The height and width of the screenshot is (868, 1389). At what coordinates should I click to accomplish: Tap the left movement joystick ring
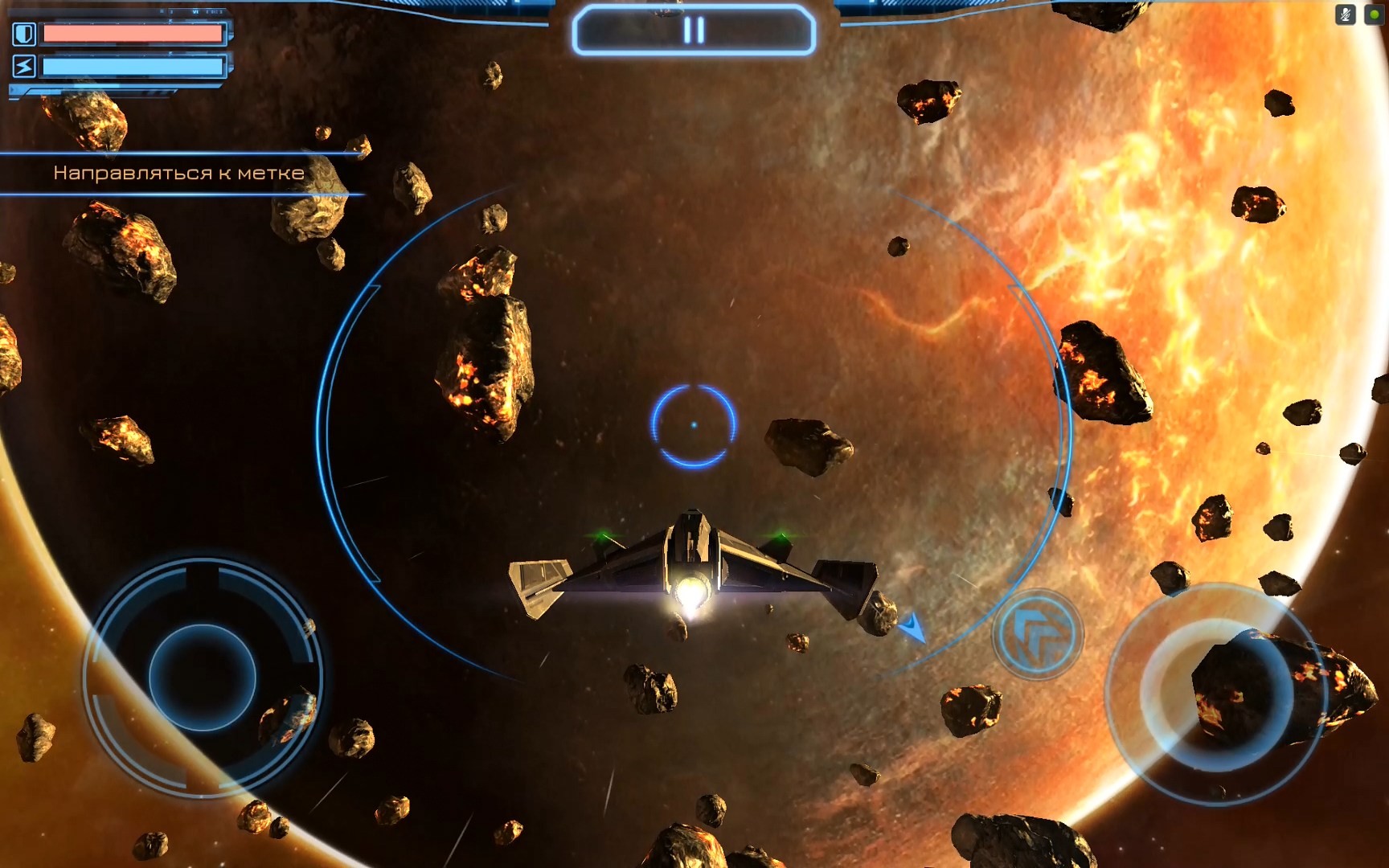point(205,679)
